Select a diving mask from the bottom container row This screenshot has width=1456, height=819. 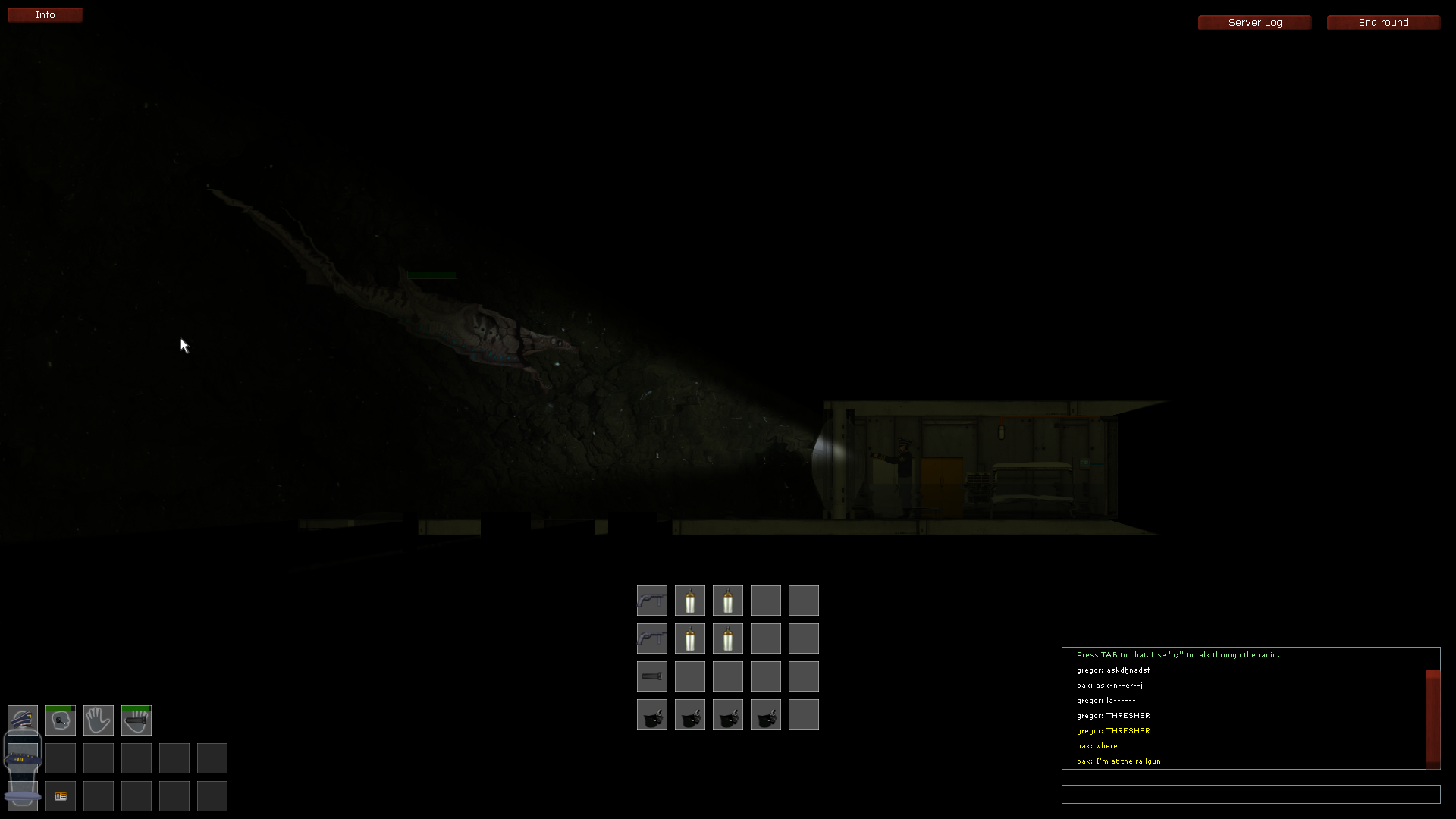(x=651, y=714)
